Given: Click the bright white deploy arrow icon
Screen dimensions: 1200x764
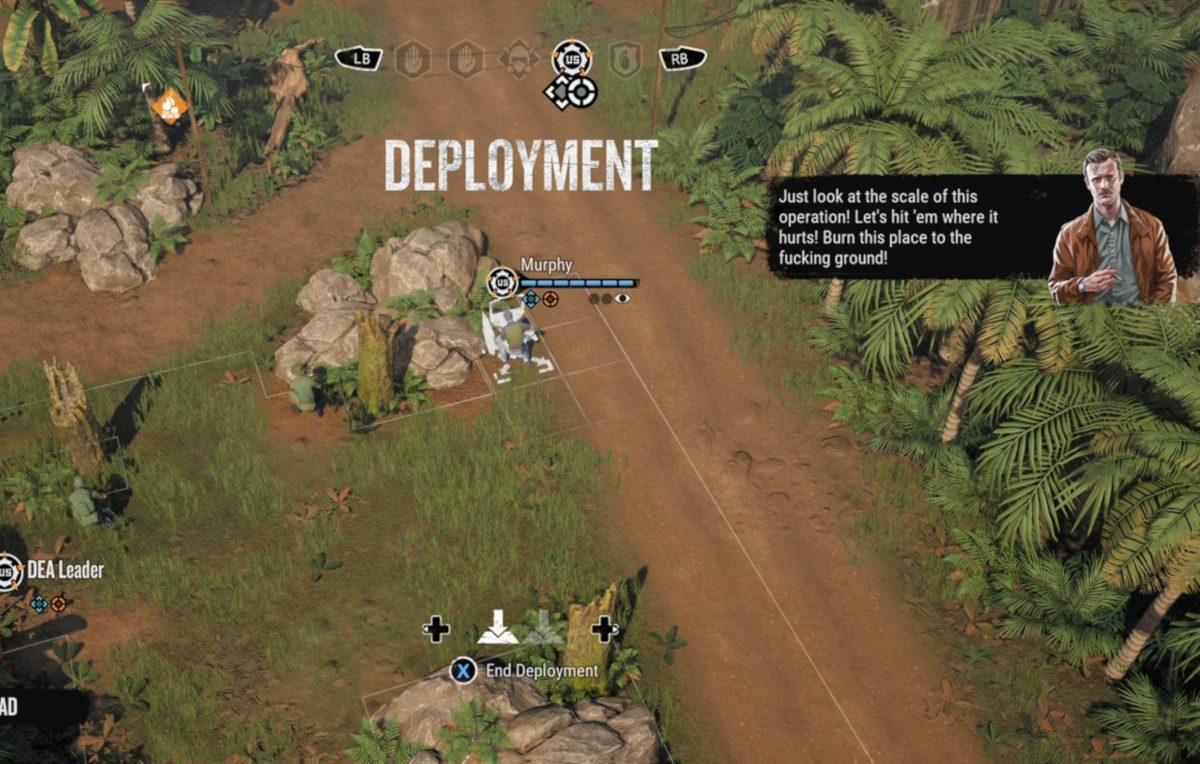Looking at the screenshot, I should tap(497, 628).
